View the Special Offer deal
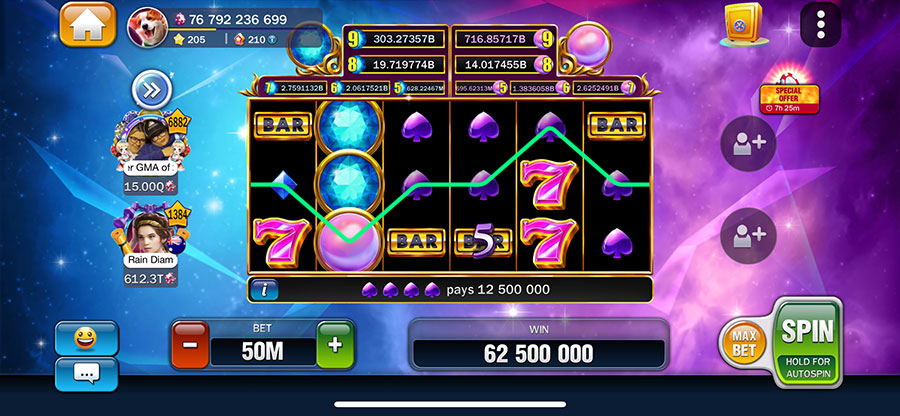900x416 pixels. 789,96
